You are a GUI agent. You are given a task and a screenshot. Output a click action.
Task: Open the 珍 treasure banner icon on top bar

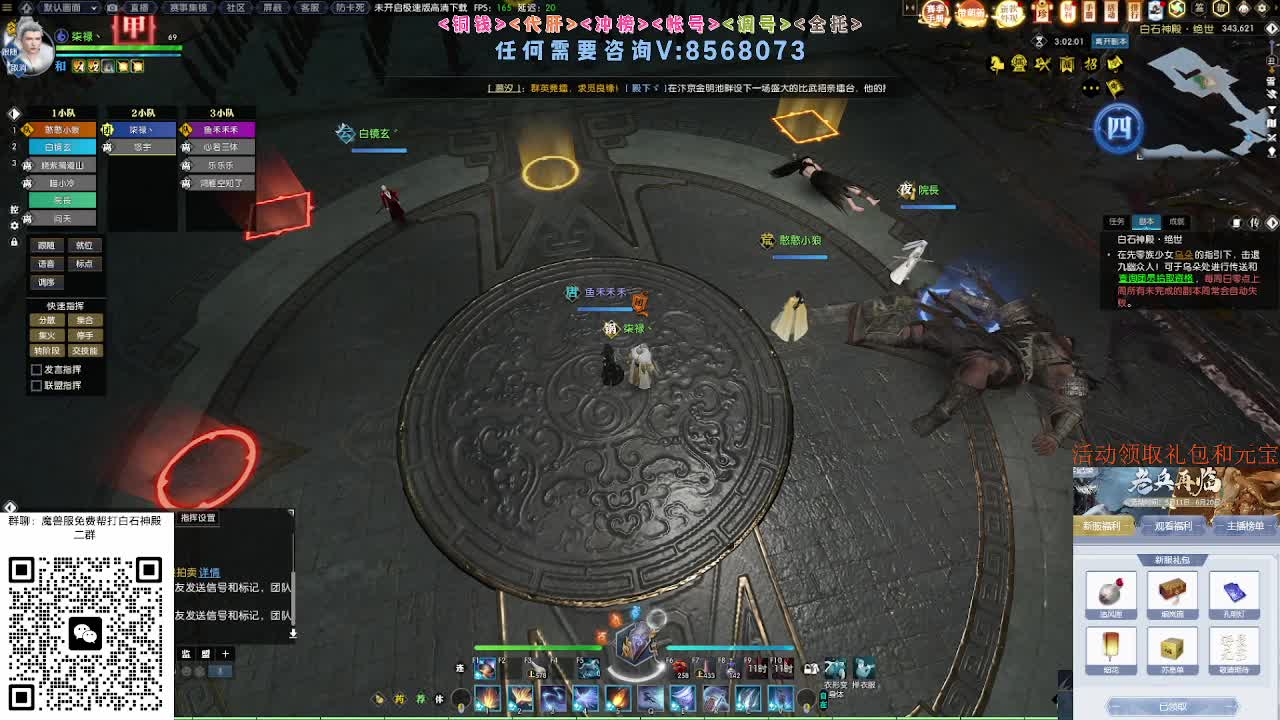pyautogui.click(x=1040, y=11)
